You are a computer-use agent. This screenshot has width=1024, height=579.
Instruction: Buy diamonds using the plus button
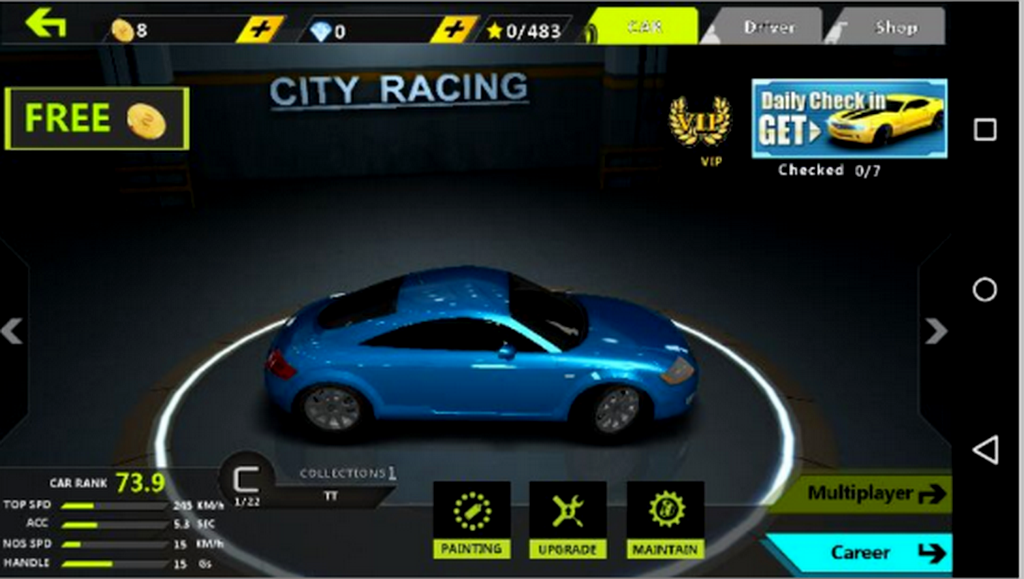coord(454,29)
